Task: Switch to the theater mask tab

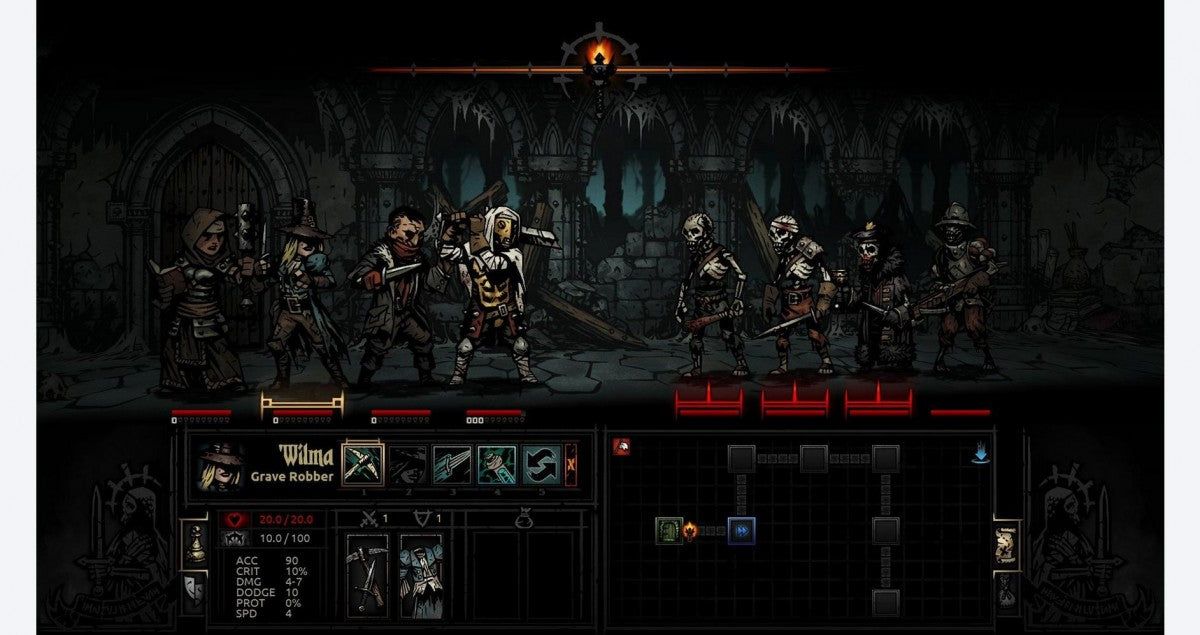Action: [195, 589]
